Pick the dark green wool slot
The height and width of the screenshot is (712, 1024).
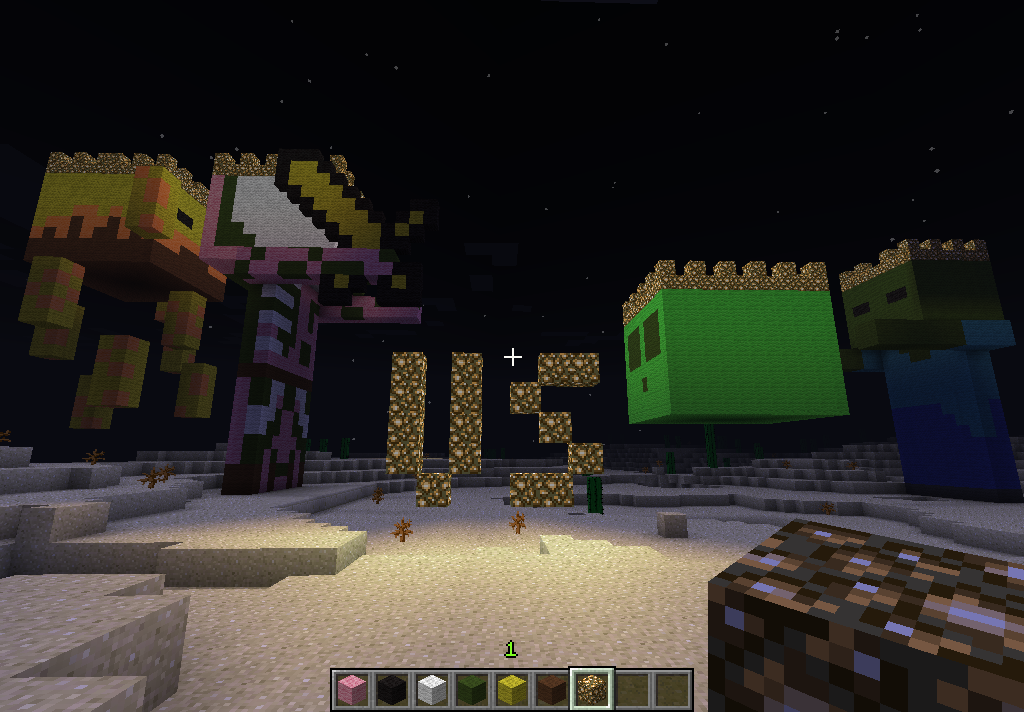[471, 689]
